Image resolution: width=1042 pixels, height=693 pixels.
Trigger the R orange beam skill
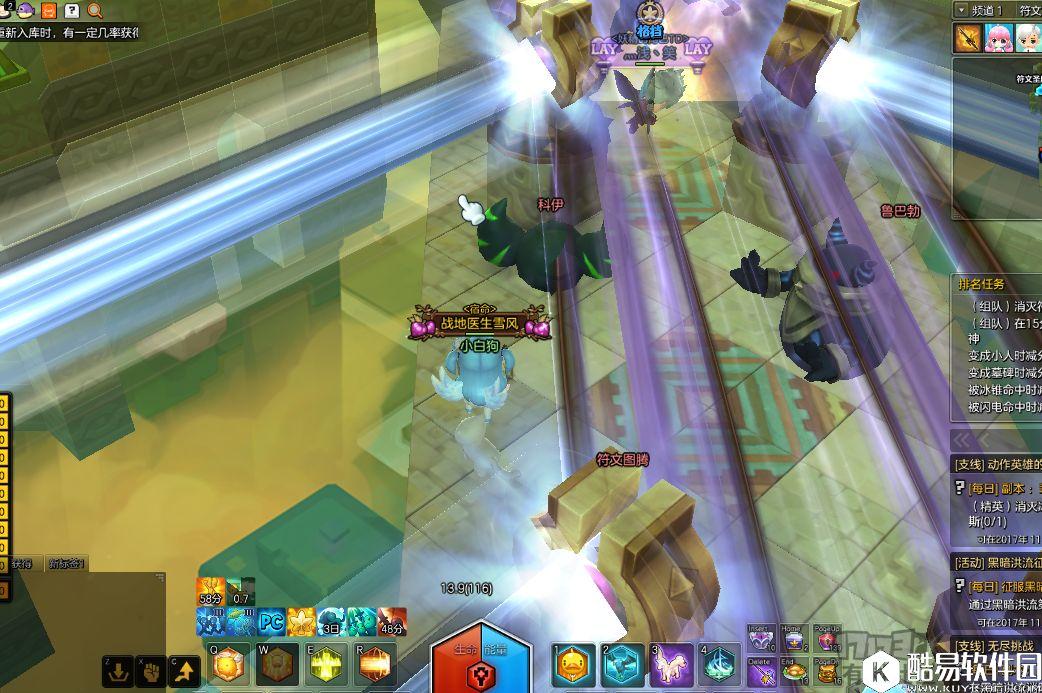click(x=375, y=663)
